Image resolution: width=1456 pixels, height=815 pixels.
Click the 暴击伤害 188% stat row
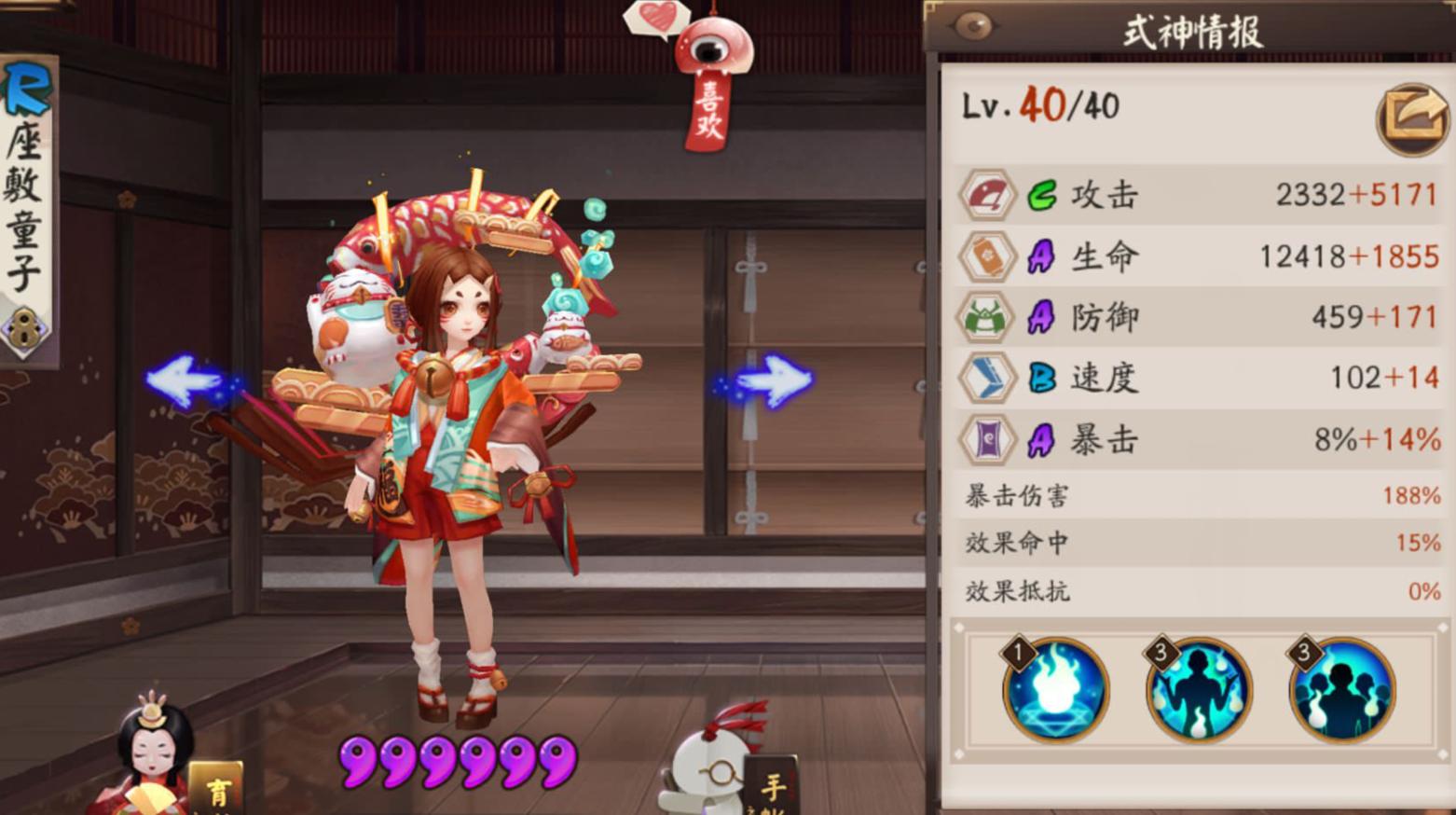pyautogui.click(x=1193, y=497)
